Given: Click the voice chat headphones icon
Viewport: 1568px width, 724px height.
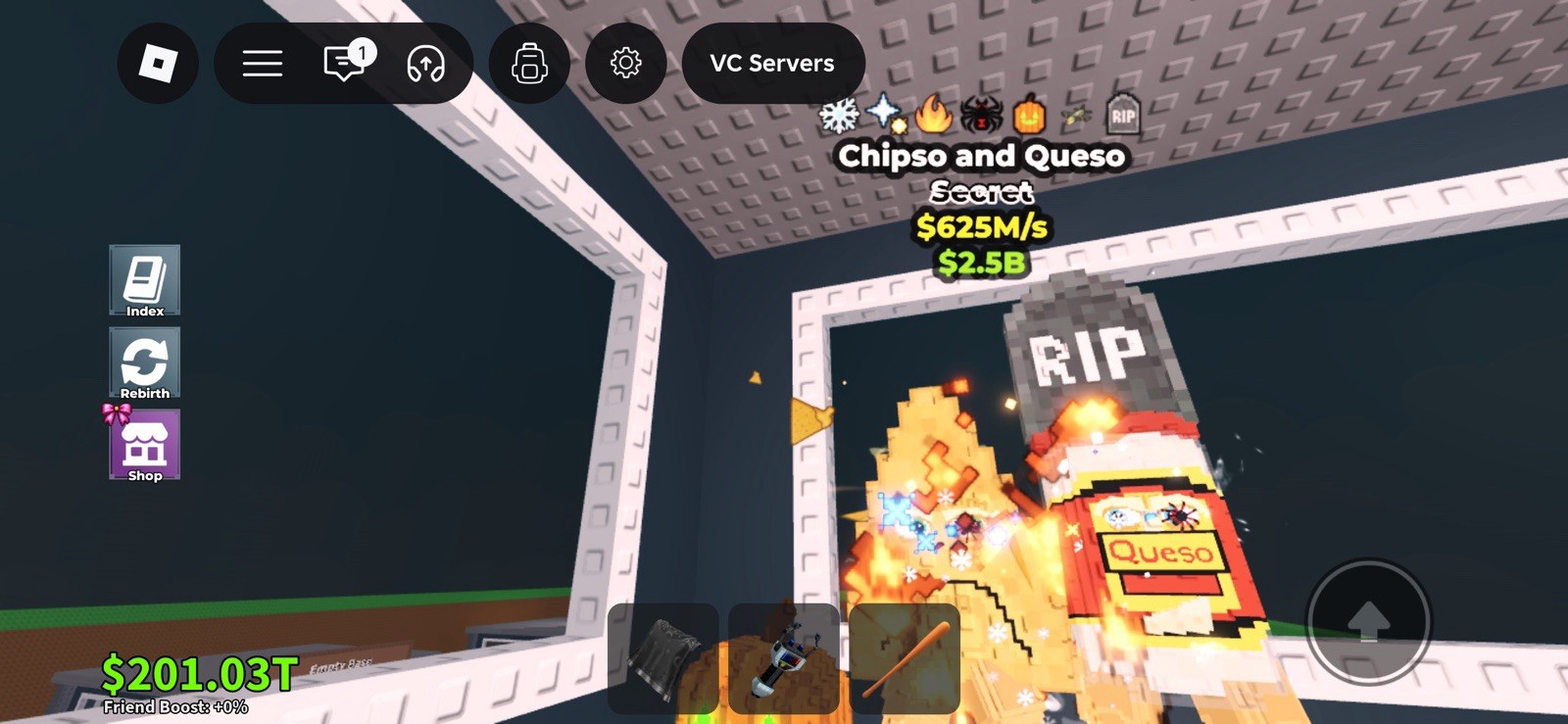Looking at the screenshot, I should (423, 63).
